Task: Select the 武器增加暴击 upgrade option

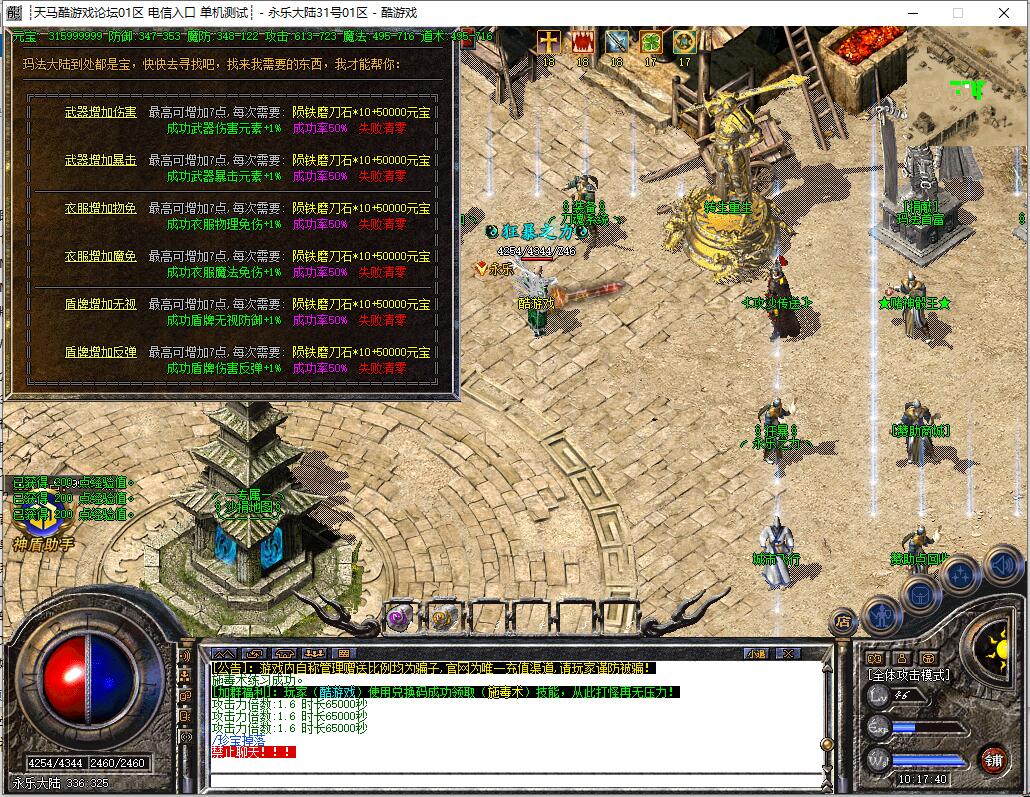Action: [x=101, y=160]
